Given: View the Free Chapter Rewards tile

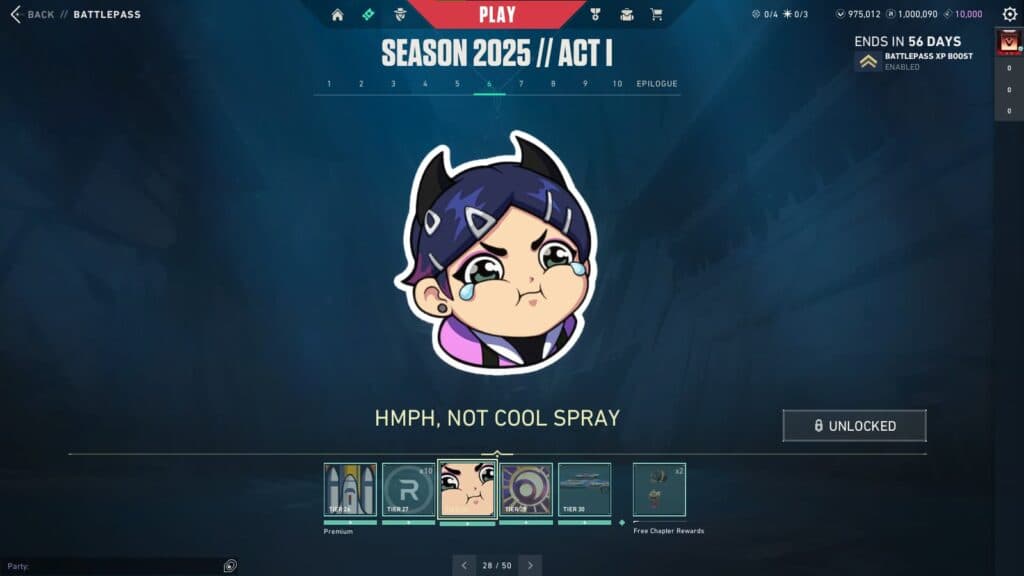Looking at the screenshot, I should click(x=659, y=489).
